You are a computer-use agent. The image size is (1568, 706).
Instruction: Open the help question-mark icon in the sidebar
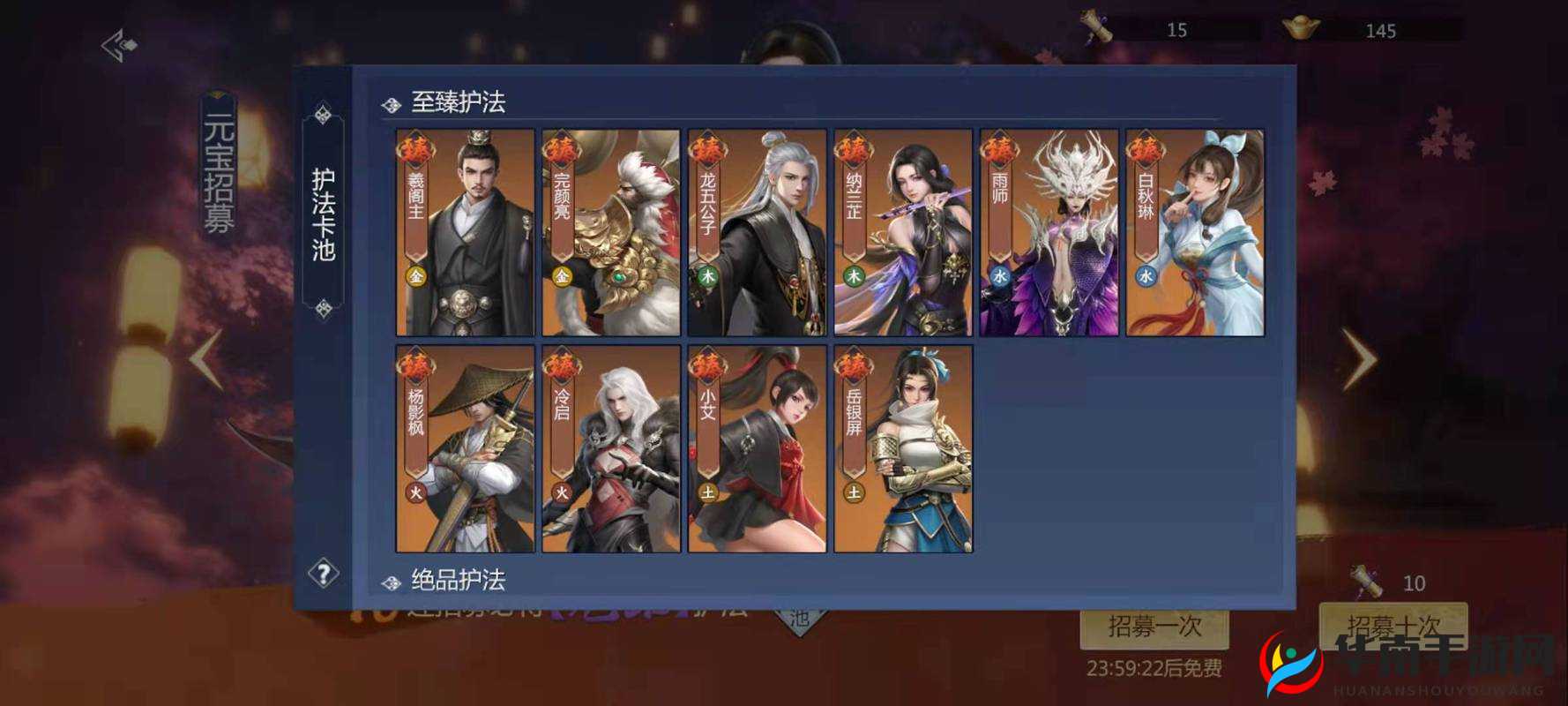click(323, 574)
